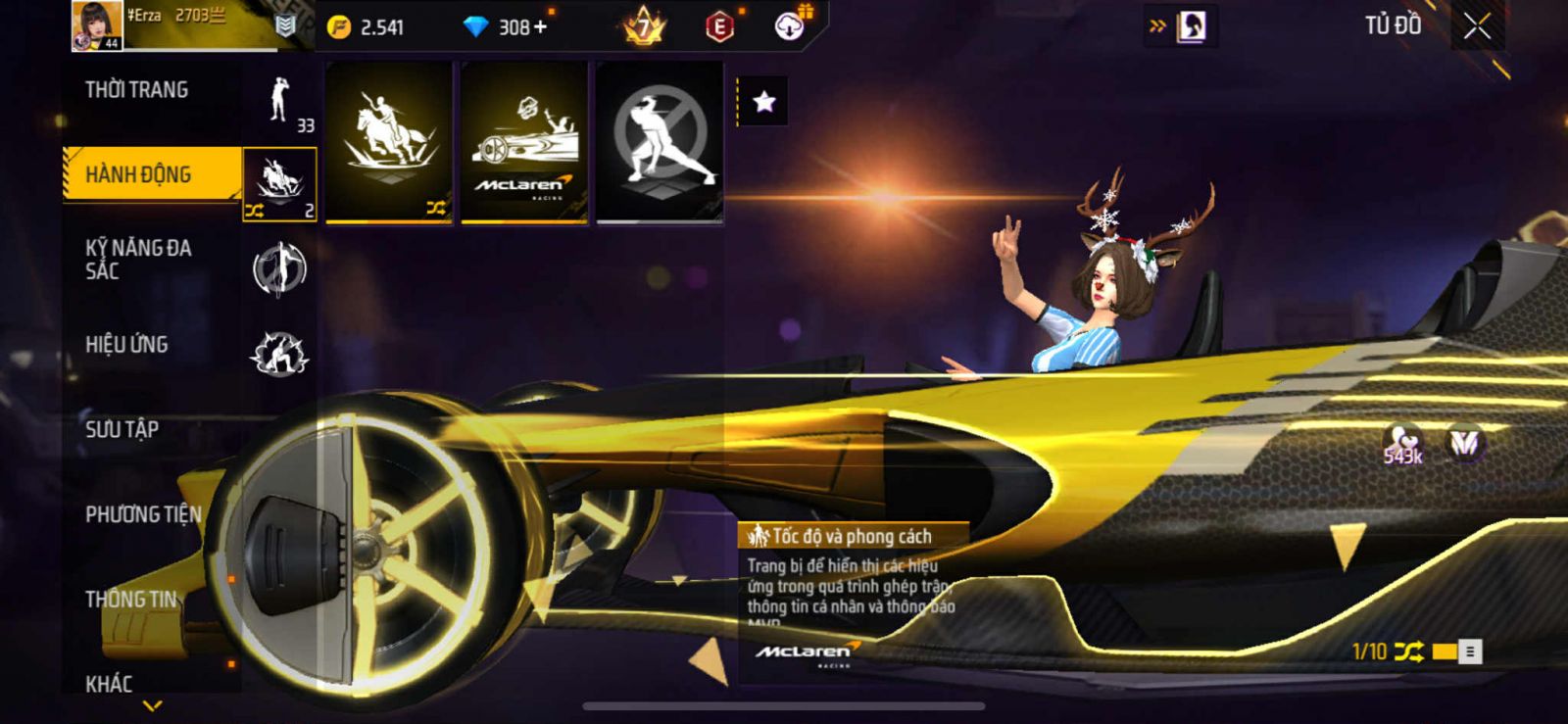Open the THÔNG TIN category

tap(131, 600)
